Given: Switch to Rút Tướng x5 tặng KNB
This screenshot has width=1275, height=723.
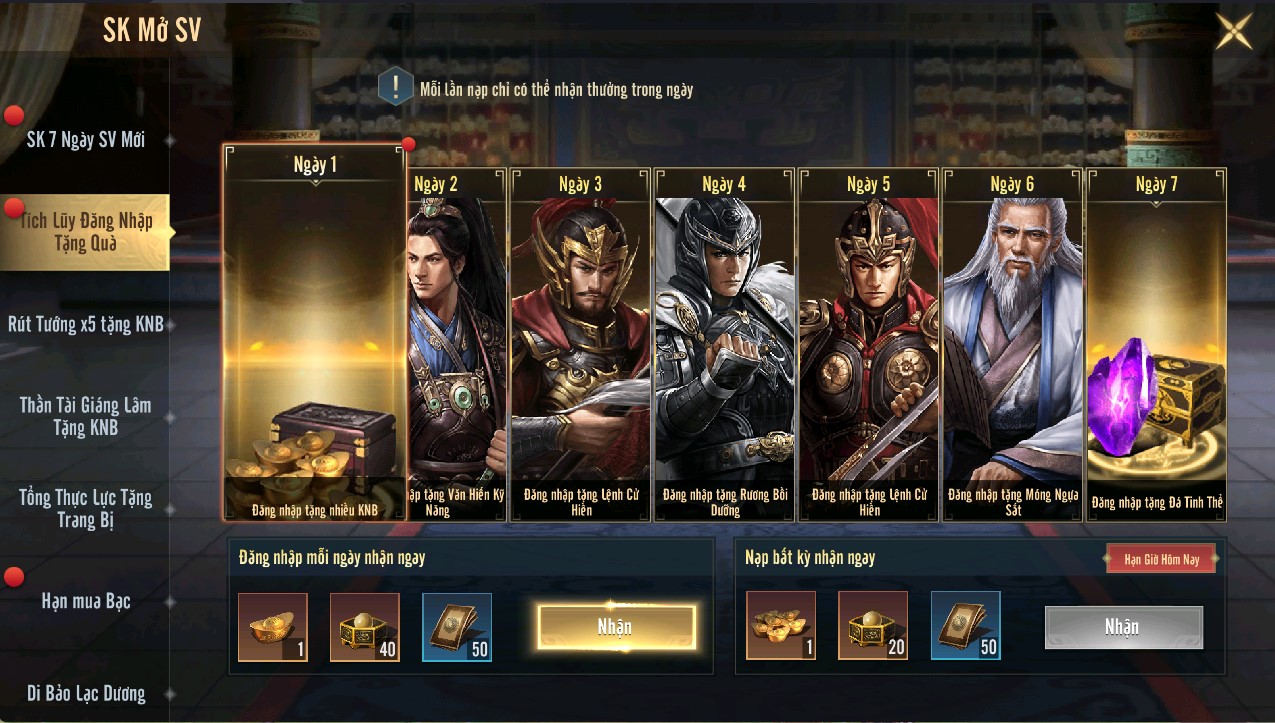Looking at the screenshot, I should tap(86, 324).
